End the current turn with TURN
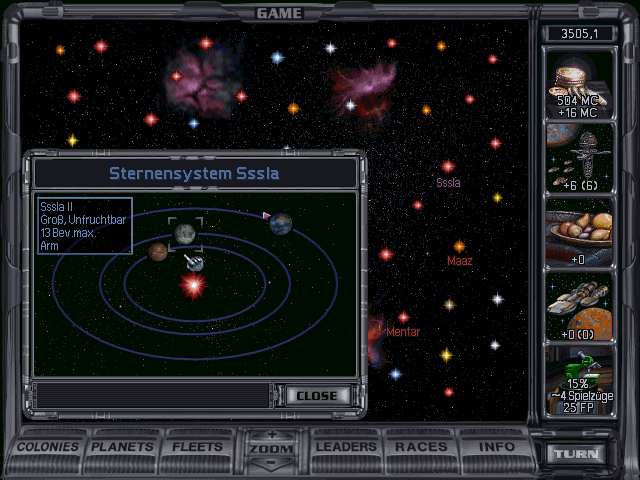Image resolution: width=640 pixels, height=480 pixels. point(578,453)
